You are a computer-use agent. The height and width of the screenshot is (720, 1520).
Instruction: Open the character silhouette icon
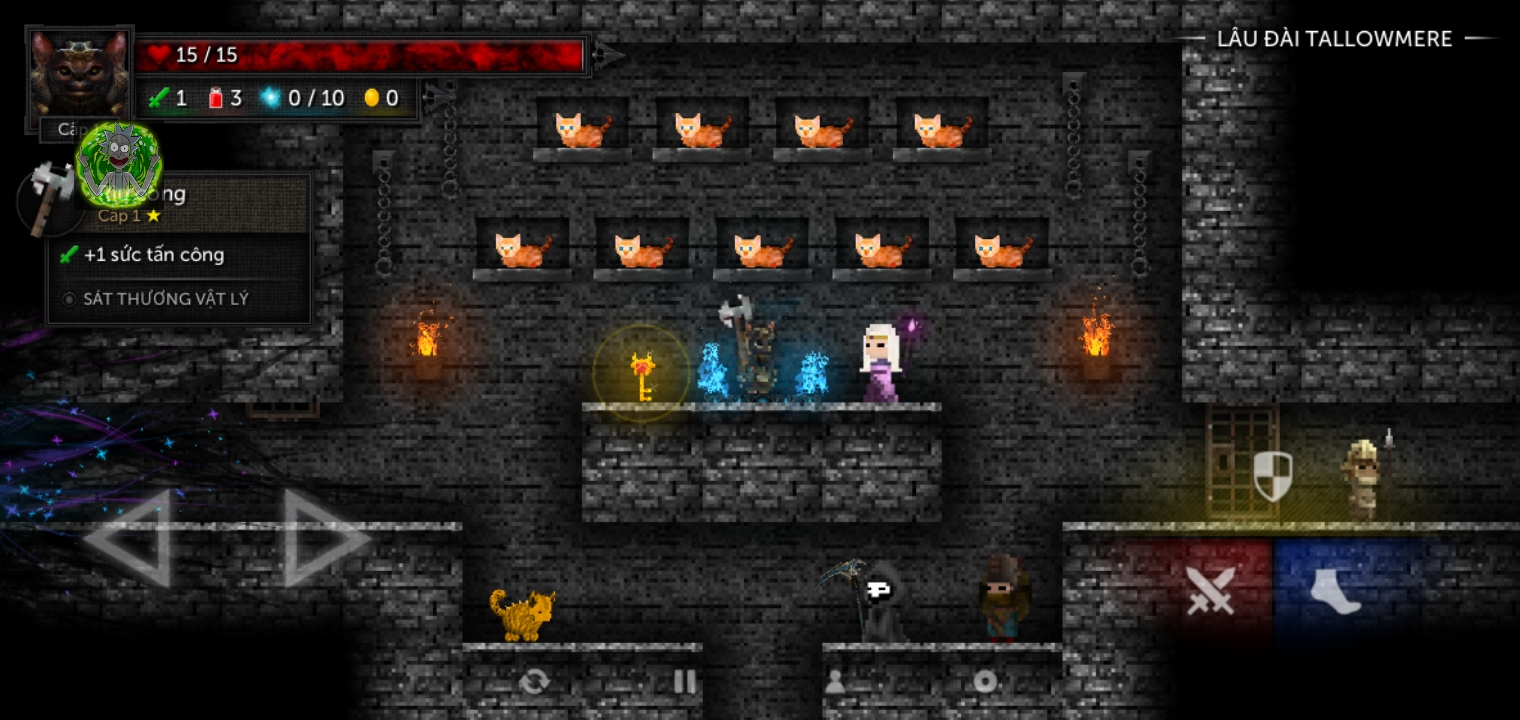pyautogui.click(x=834, y=682)
